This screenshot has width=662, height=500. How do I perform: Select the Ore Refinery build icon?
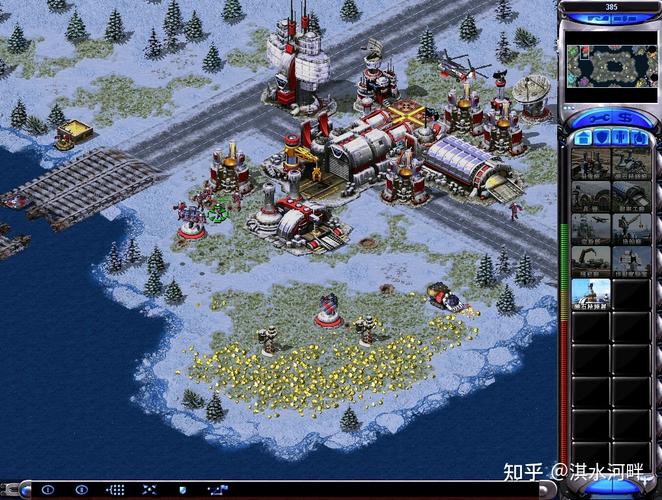point(631,164)
